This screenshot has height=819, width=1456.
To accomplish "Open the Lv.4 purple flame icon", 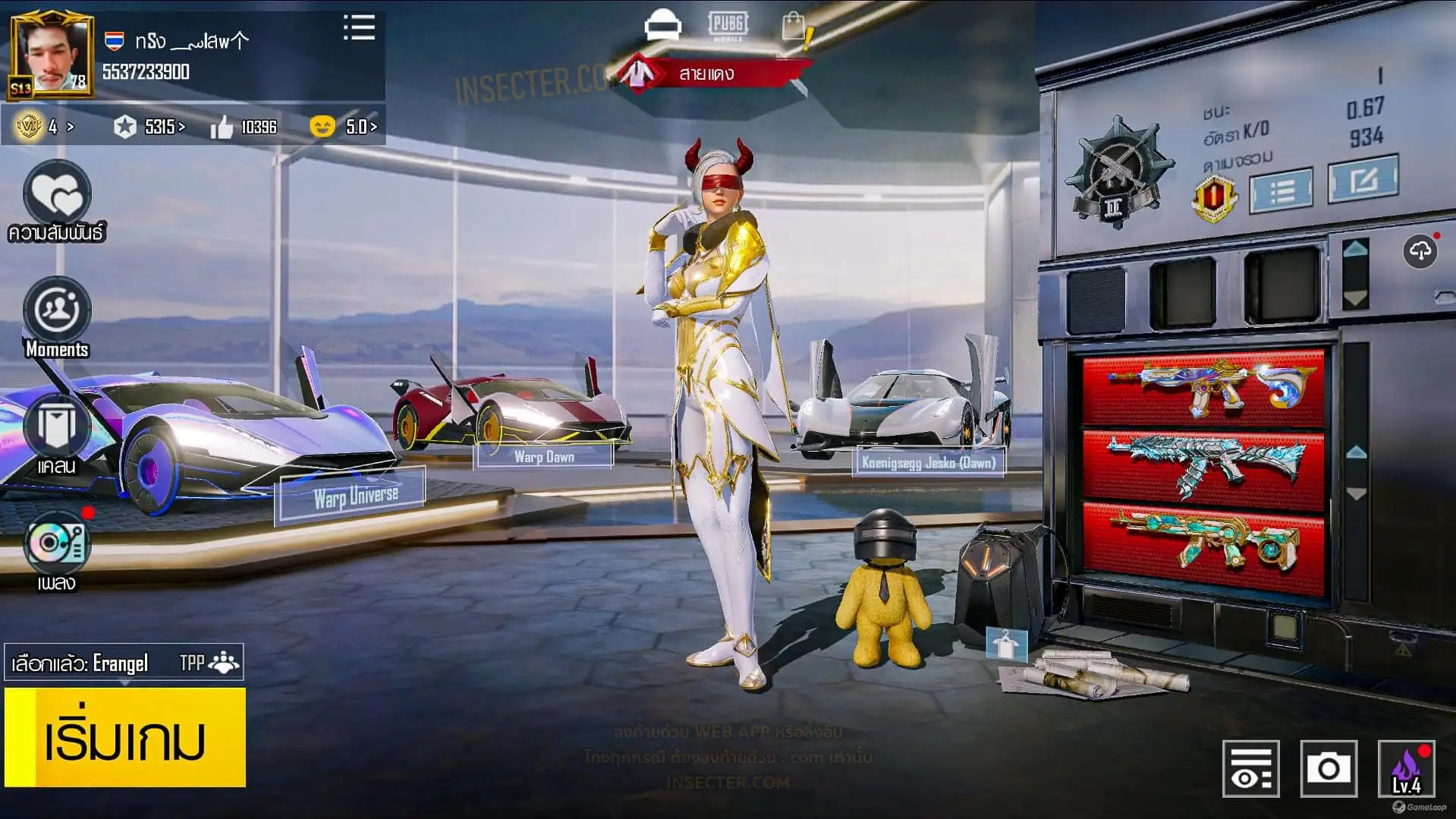I will pyautogui.click(x=1406, y=768).
